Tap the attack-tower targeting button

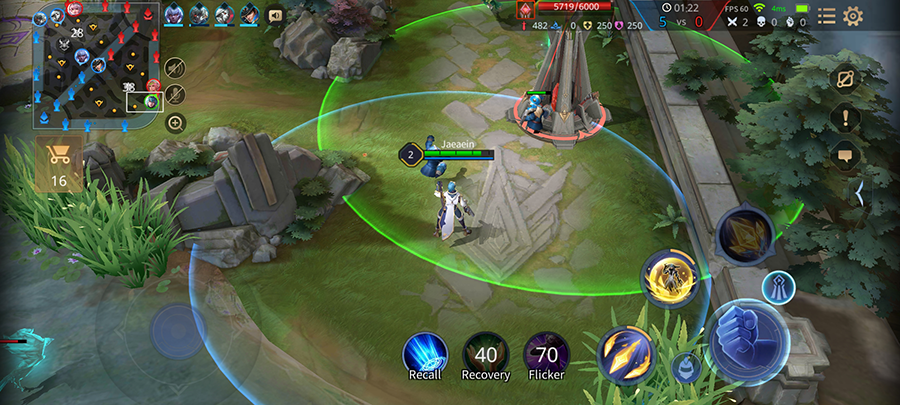coord(778,287)
